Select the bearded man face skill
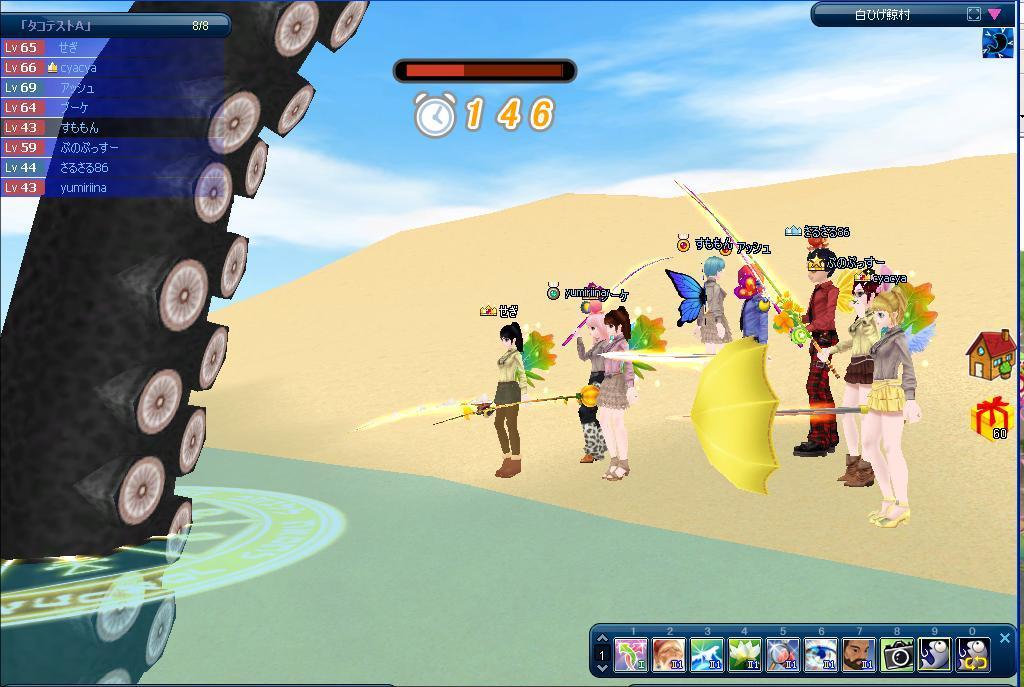This screenshot has width=1024, height=687. point(859,656)
